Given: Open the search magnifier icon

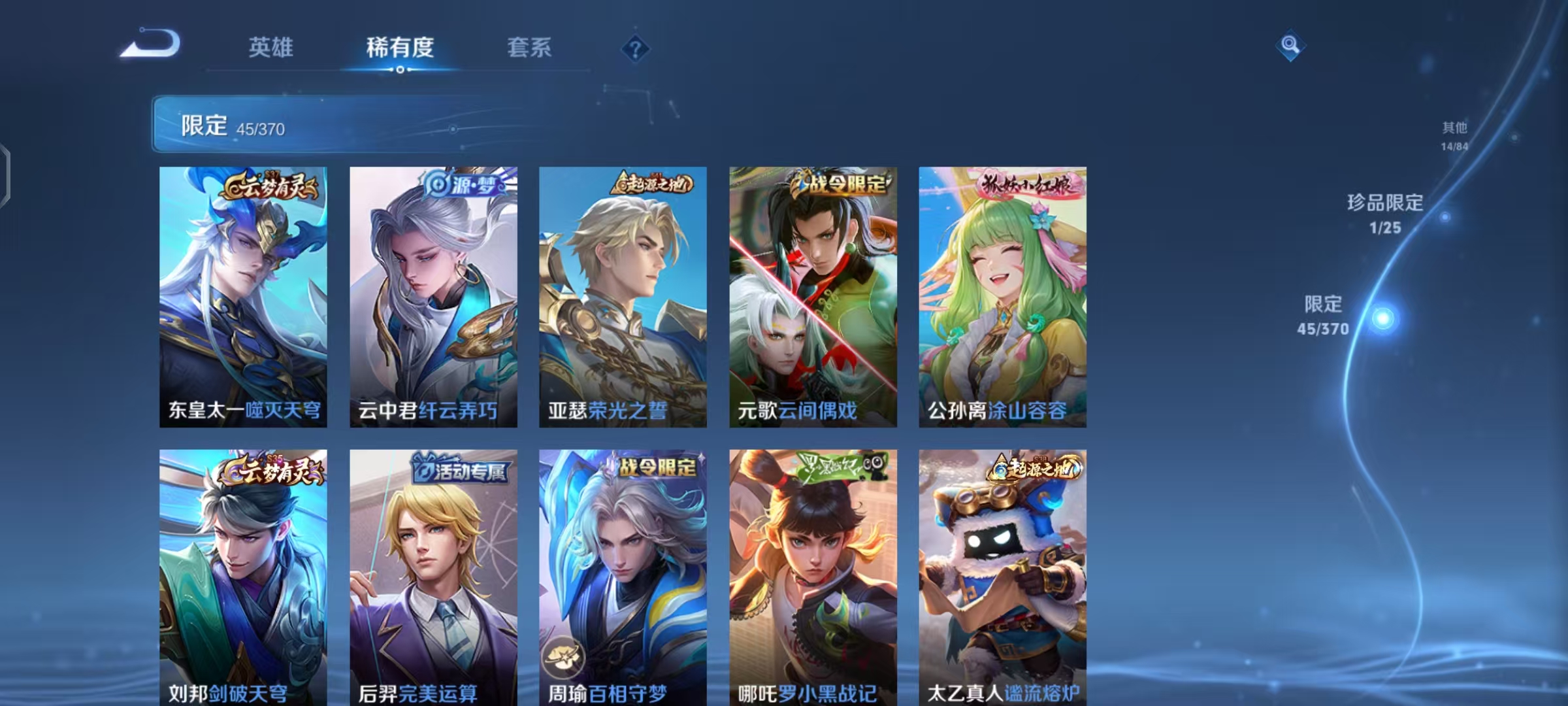Looking at the screenshot, I should tap(1291, 46).
